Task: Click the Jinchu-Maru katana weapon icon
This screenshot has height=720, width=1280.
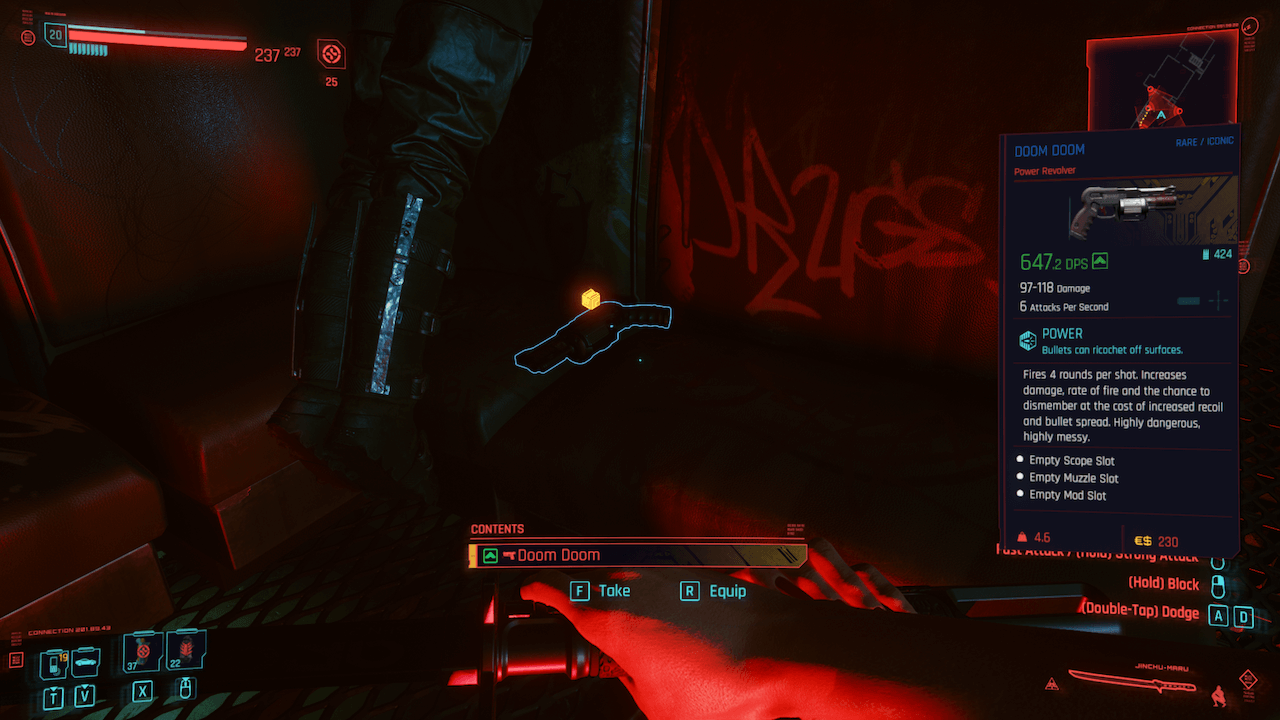Action: [1131, 681]
